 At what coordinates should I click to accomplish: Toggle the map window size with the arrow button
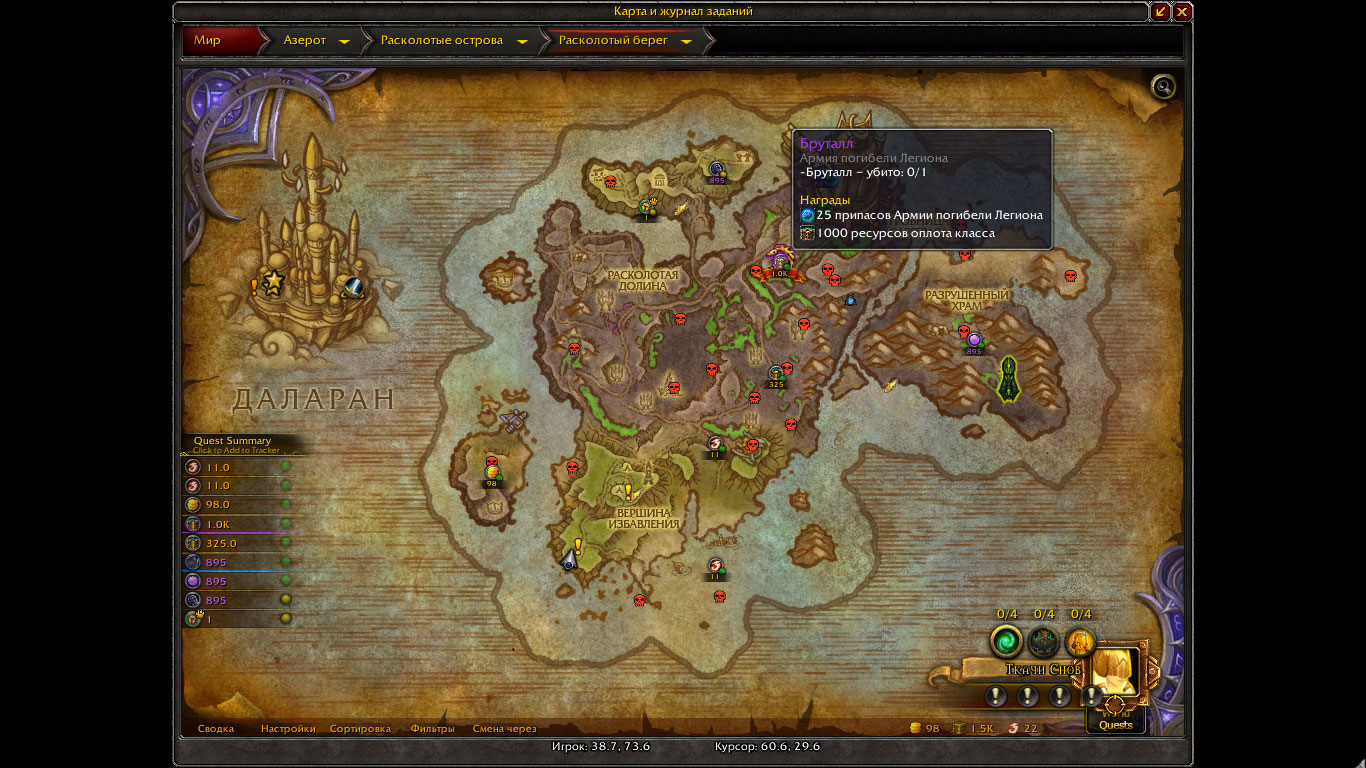coord(1160,12)
